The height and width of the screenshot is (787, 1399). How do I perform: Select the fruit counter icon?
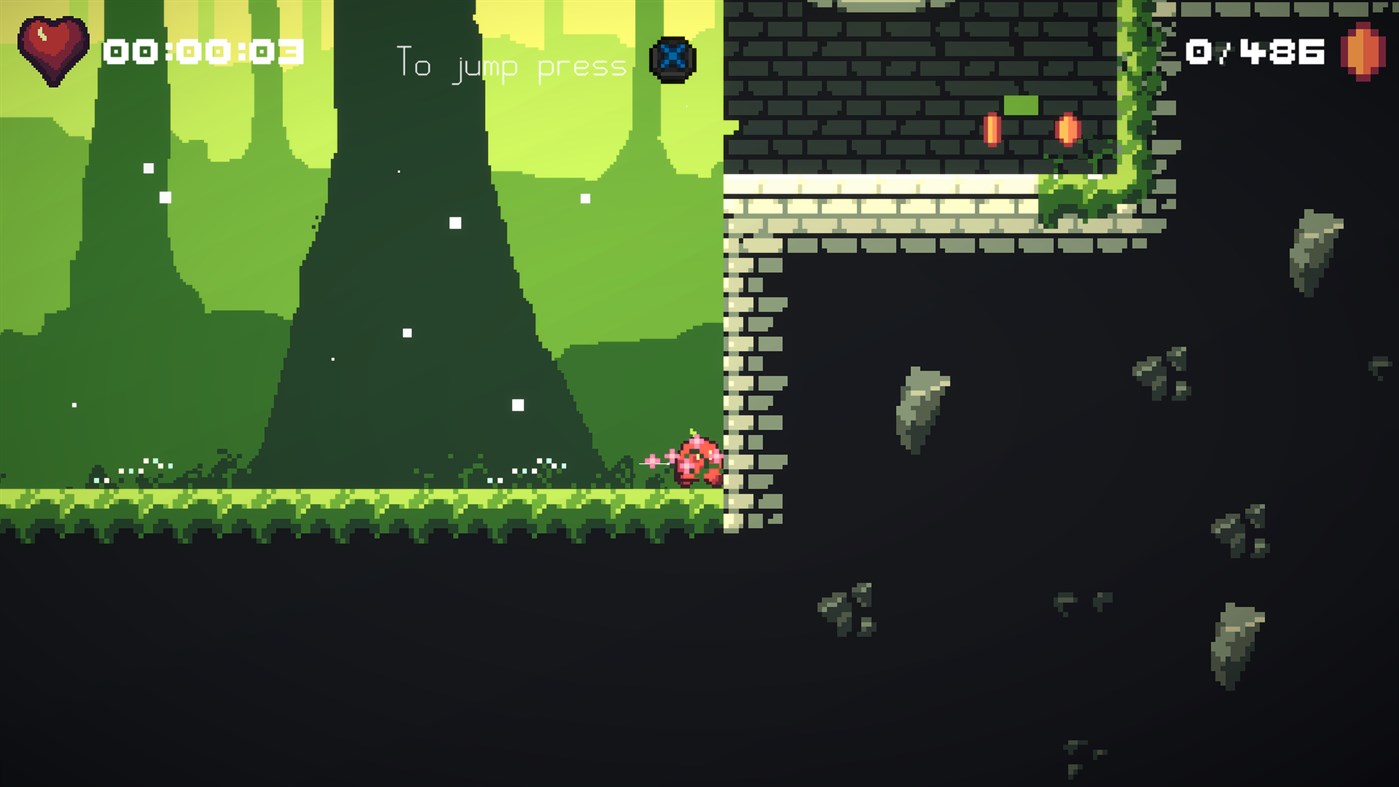point(1365,52)
